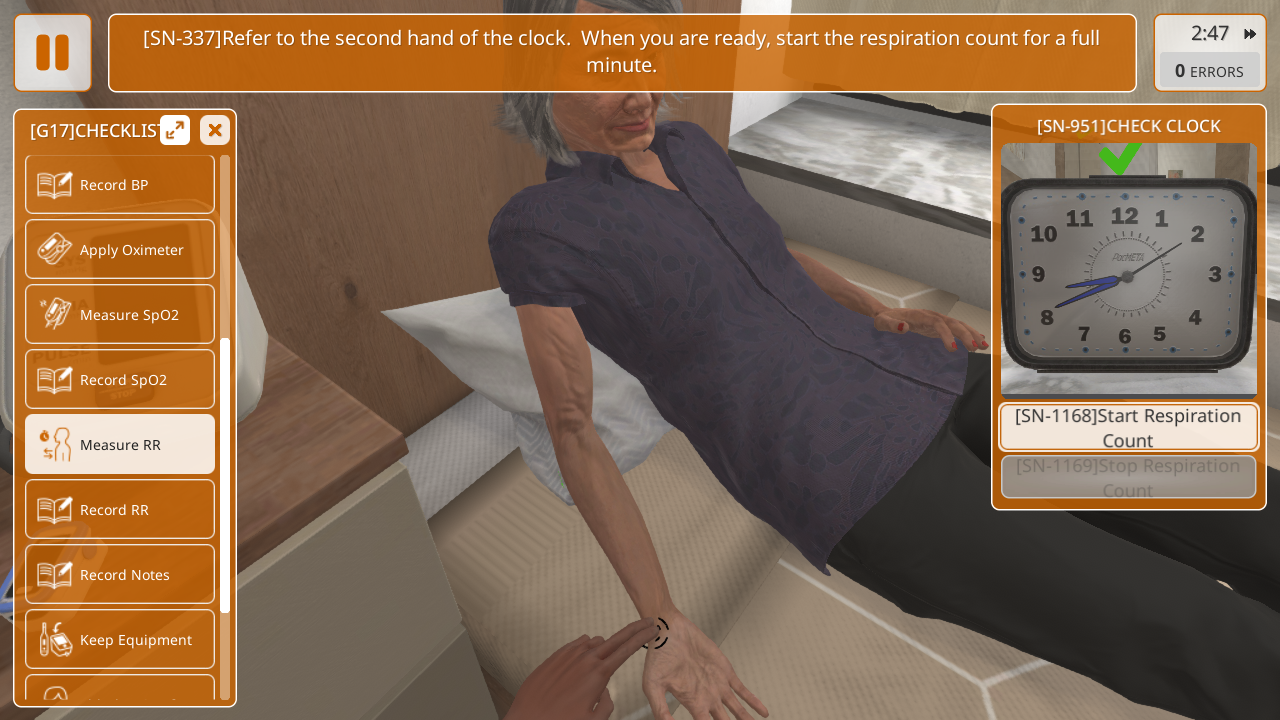Select the Measure SpO2 step
The height and width of the screenshot is (720, 1280).
click(x=120, y=315)
